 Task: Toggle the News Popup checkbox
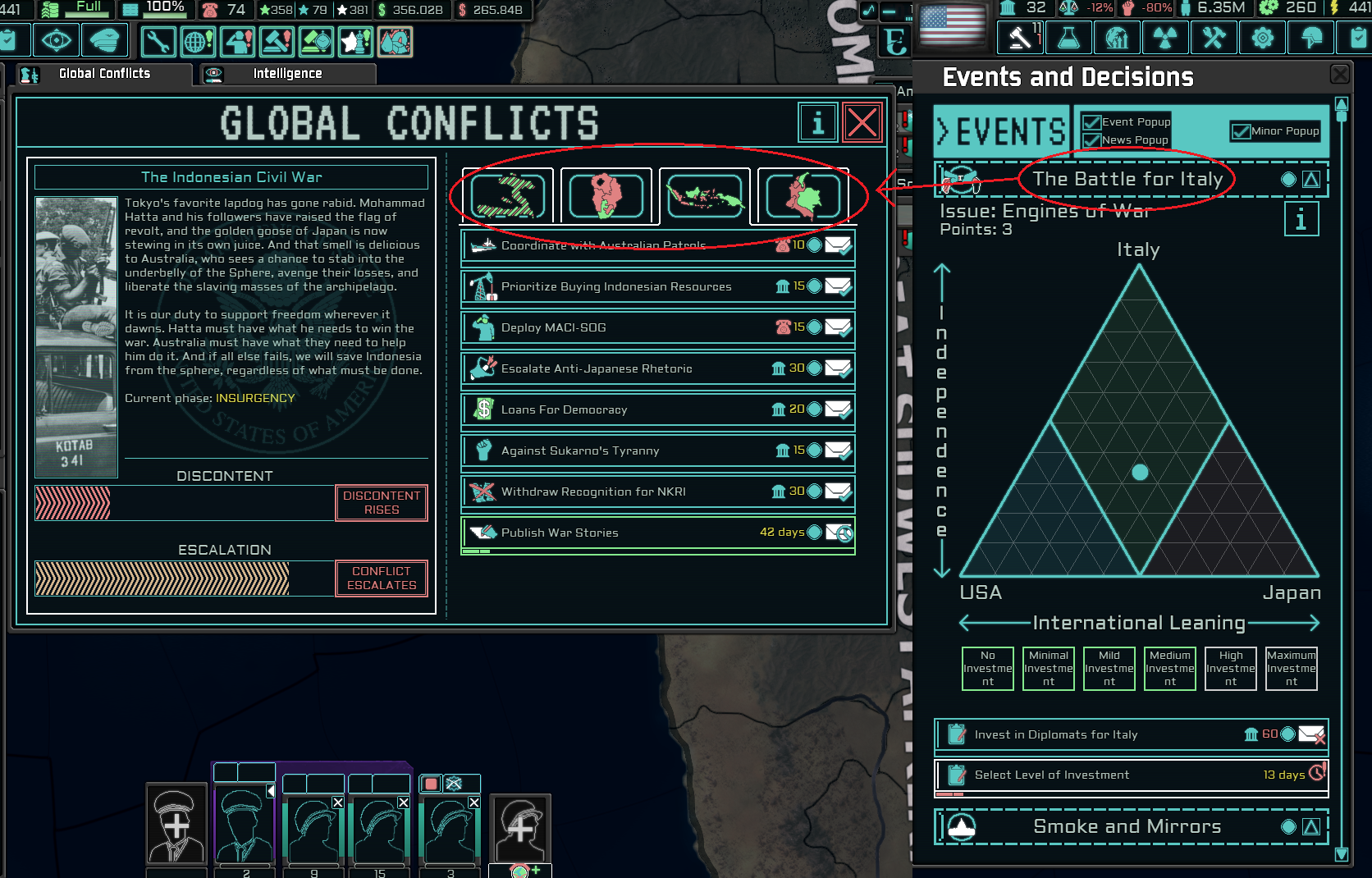tap(1092, 139)
